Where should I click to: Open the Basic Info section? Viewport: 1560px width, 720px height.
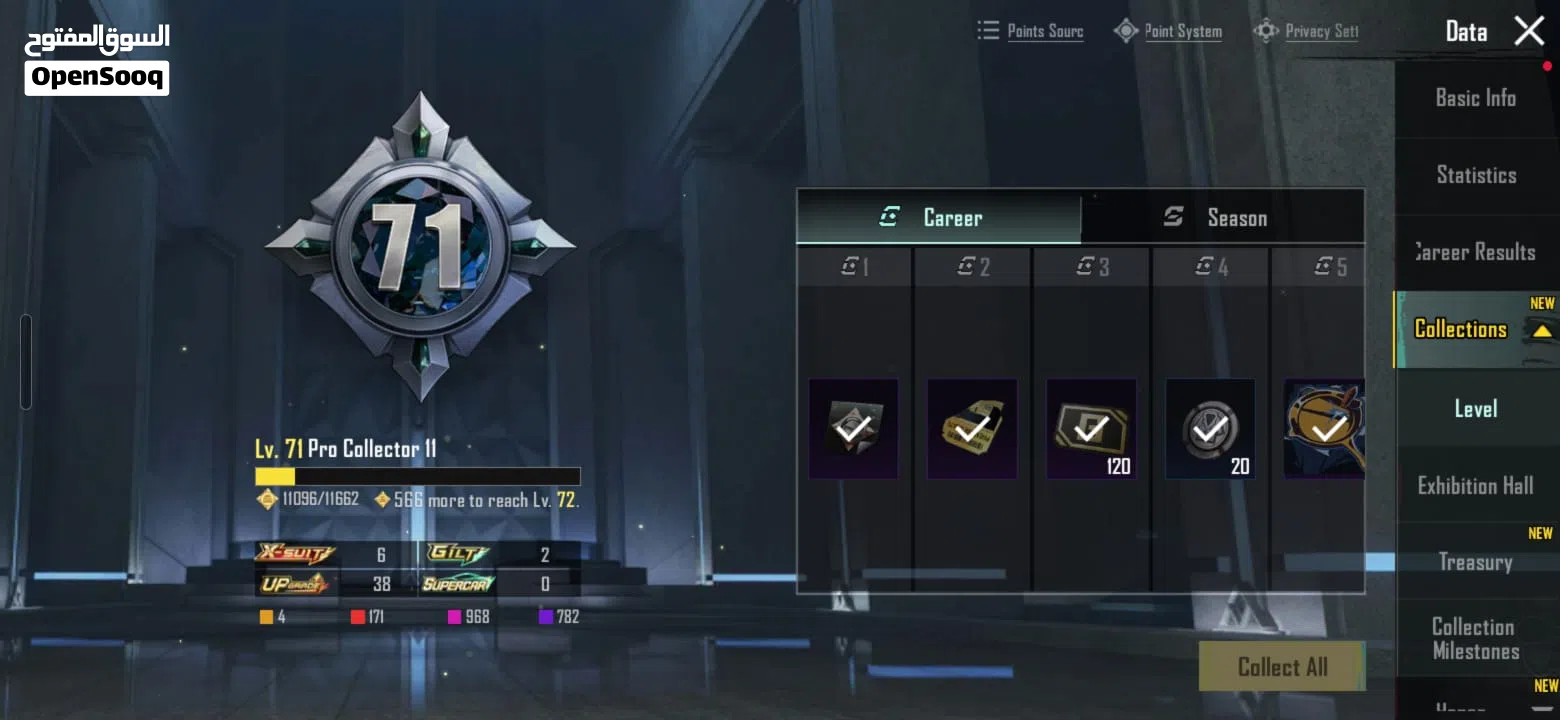point(1475,98)
